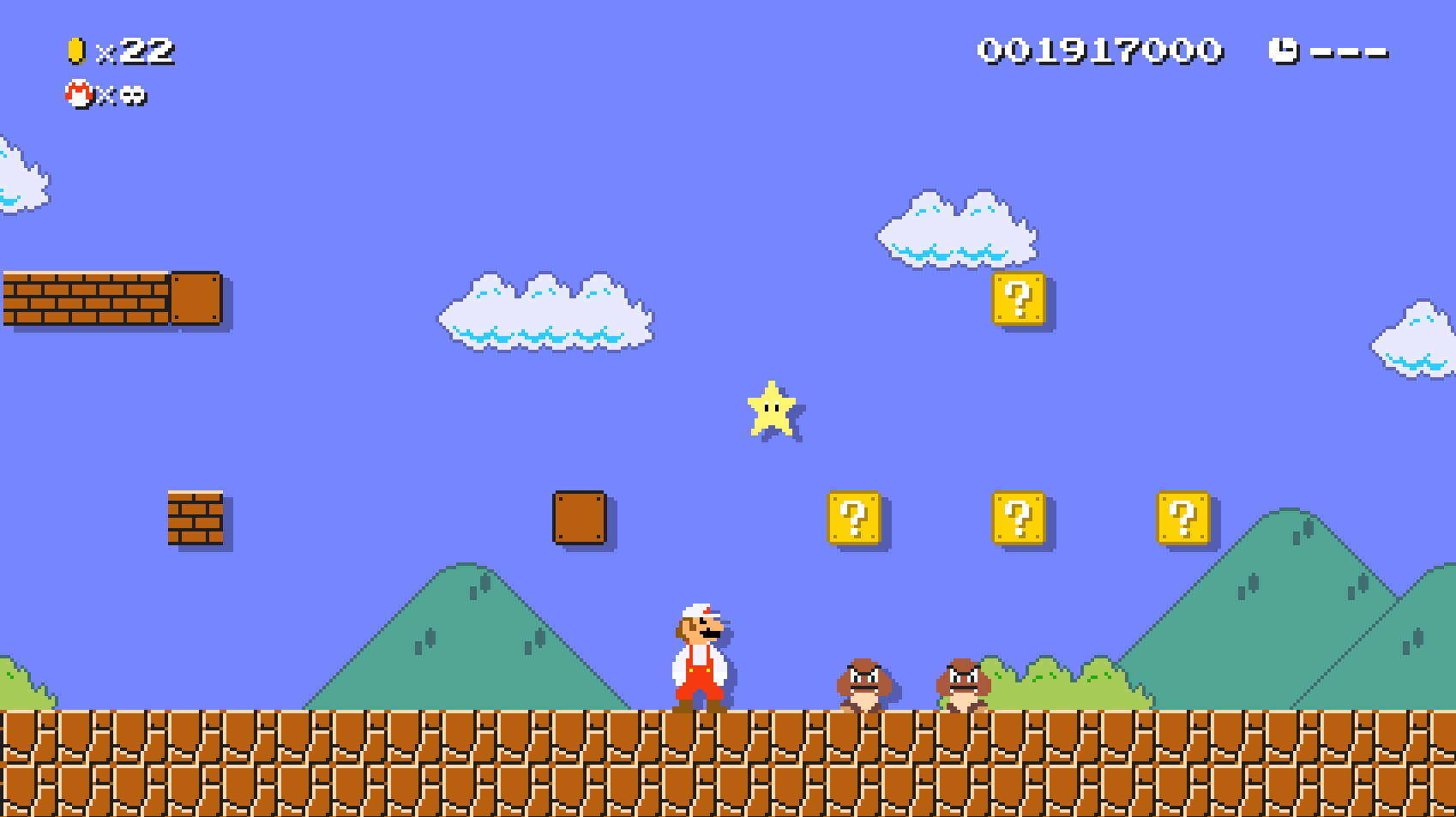Click the large brick platform top-left

click(86, 300)
